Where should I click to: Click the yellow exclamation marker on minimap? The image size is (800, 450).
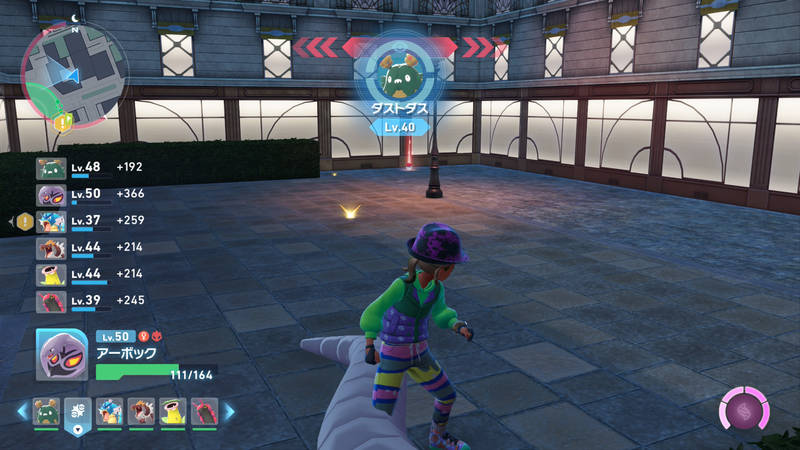[63, 124]
